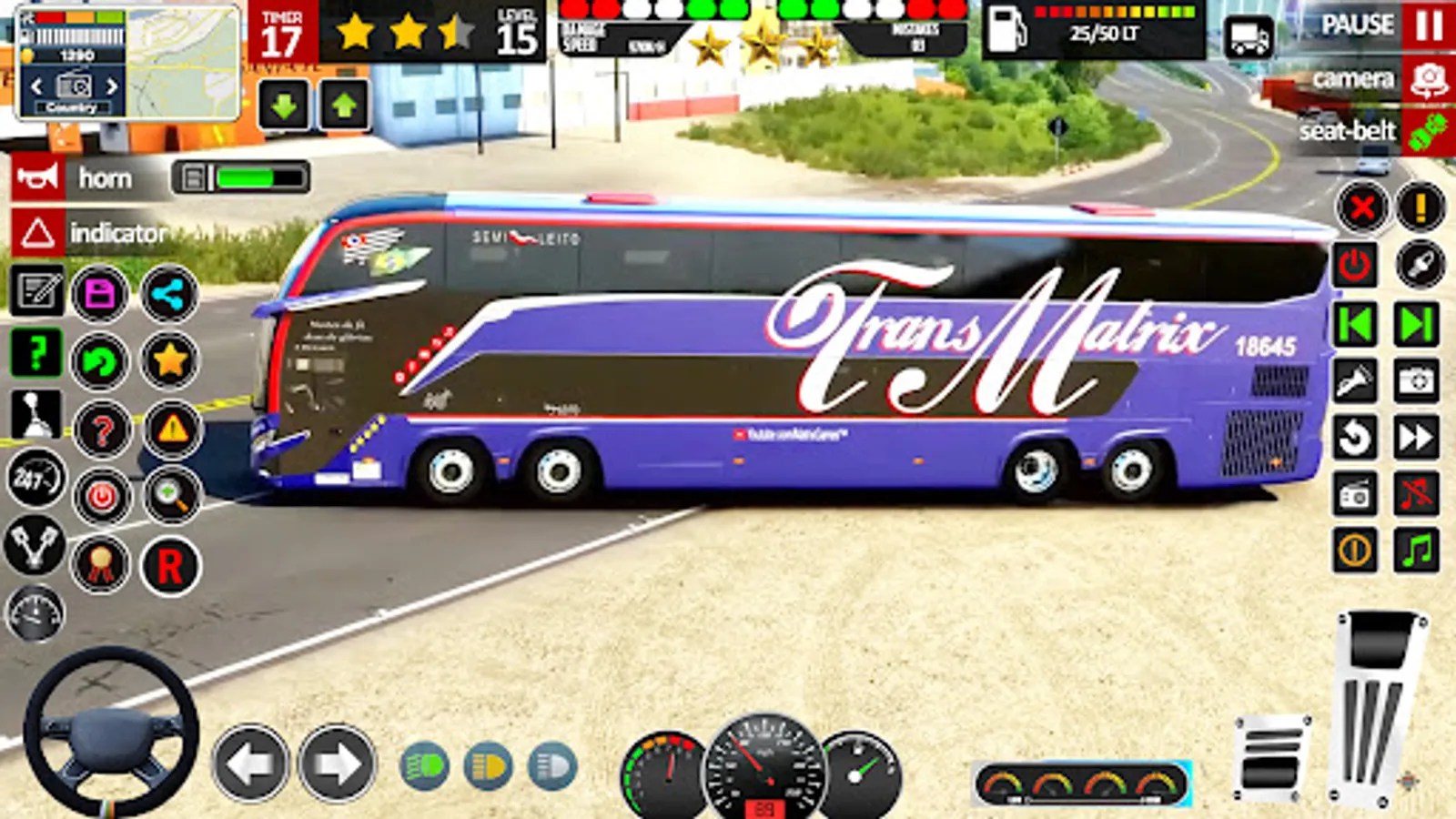Open the magnifying glass zoom icon

(x=171, y=496)
